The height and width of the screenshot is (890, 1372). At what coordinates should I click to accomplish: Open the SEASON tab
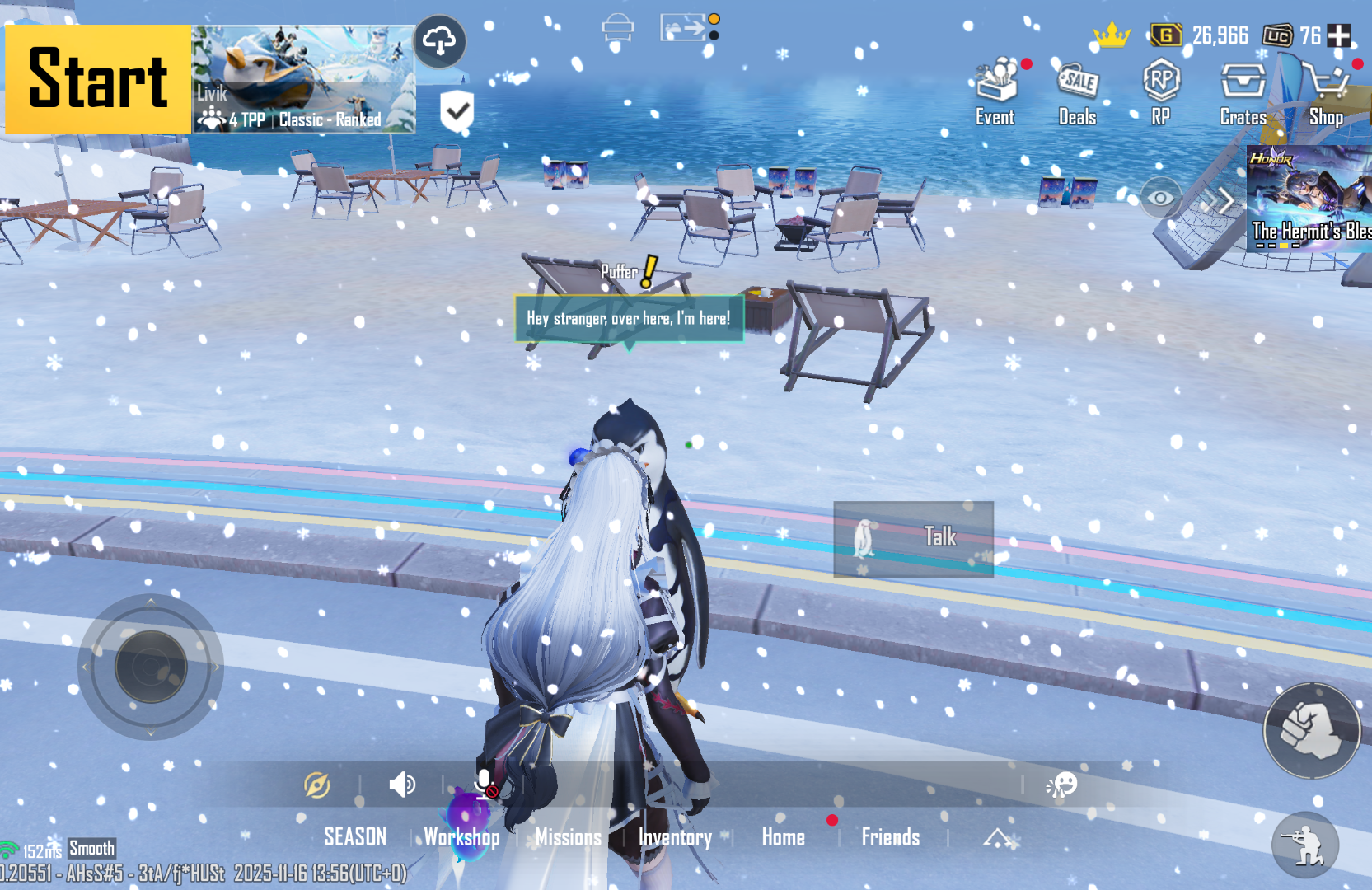pyautogui.click(x=355, y=837)
